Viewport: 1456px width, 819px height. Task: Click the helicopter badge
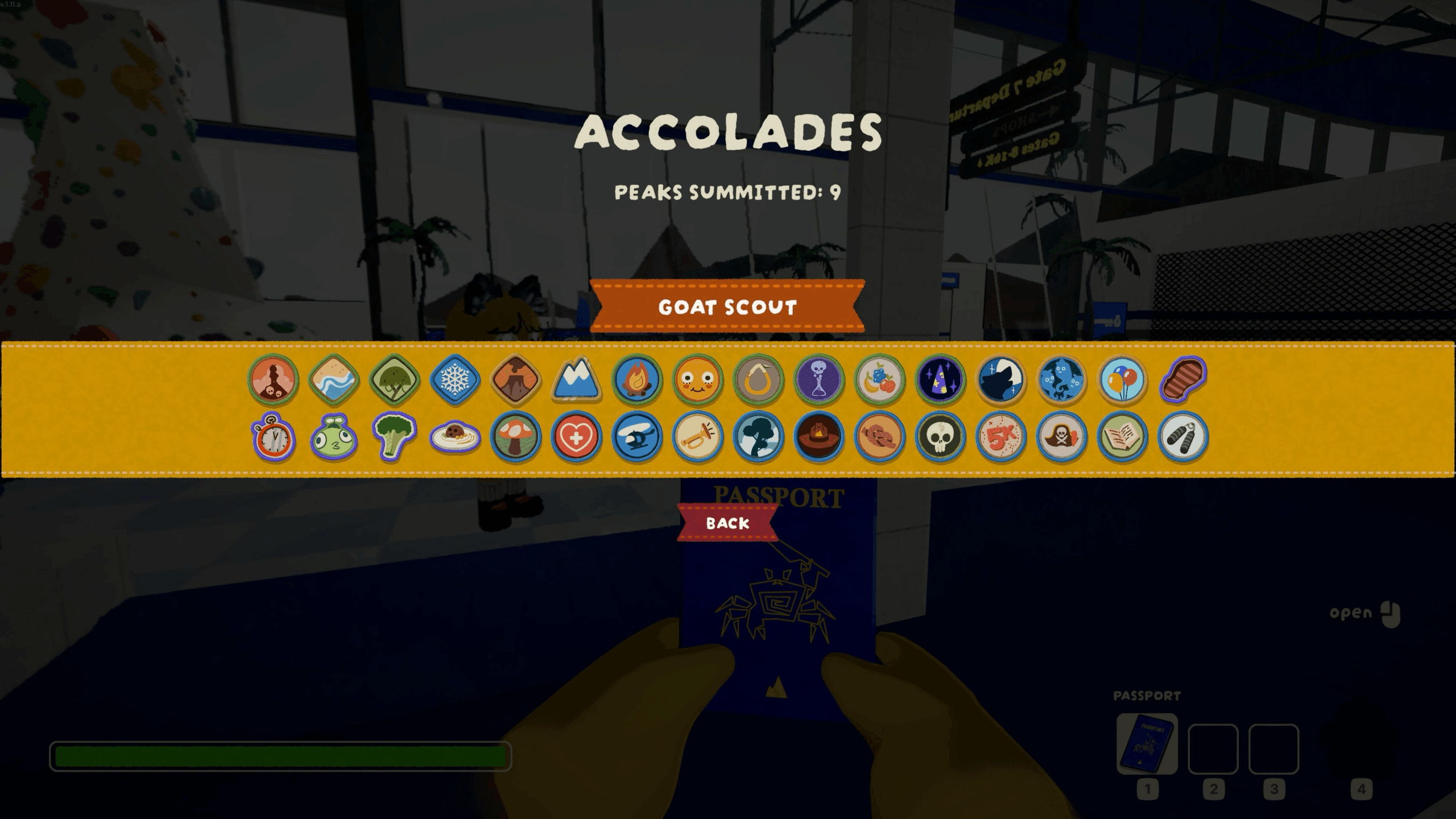tap(638, 438)
